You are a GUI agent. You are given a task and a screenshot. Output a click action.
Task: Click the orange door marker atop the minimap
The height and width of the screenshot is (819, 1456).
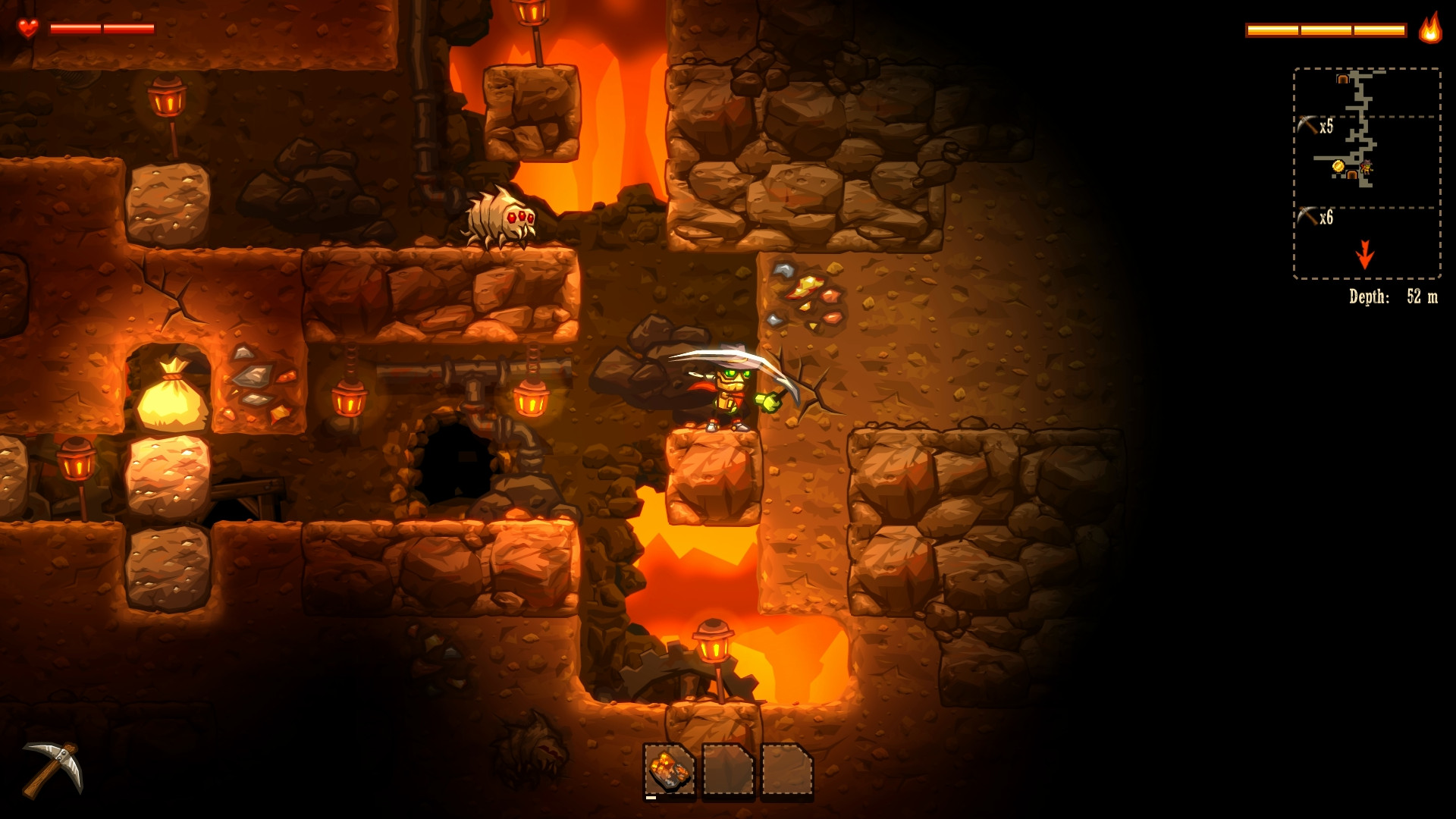(x=1342, y=78)
